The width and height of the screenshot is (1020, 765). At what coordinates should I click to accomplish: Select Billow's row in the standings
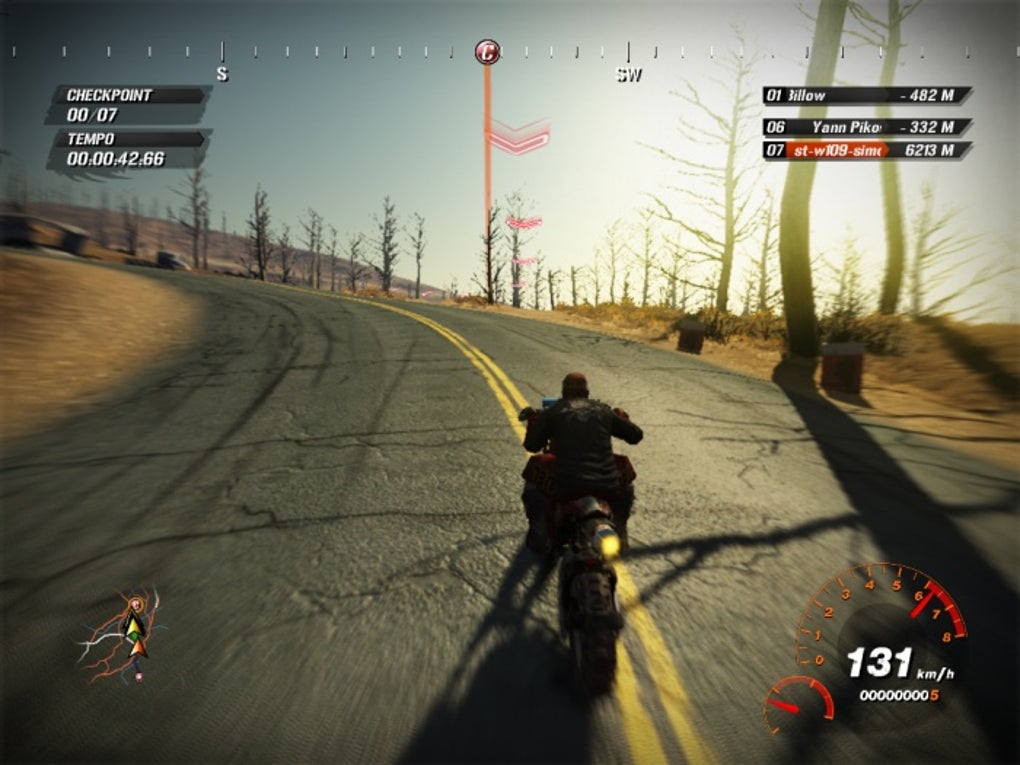(866, 95)
